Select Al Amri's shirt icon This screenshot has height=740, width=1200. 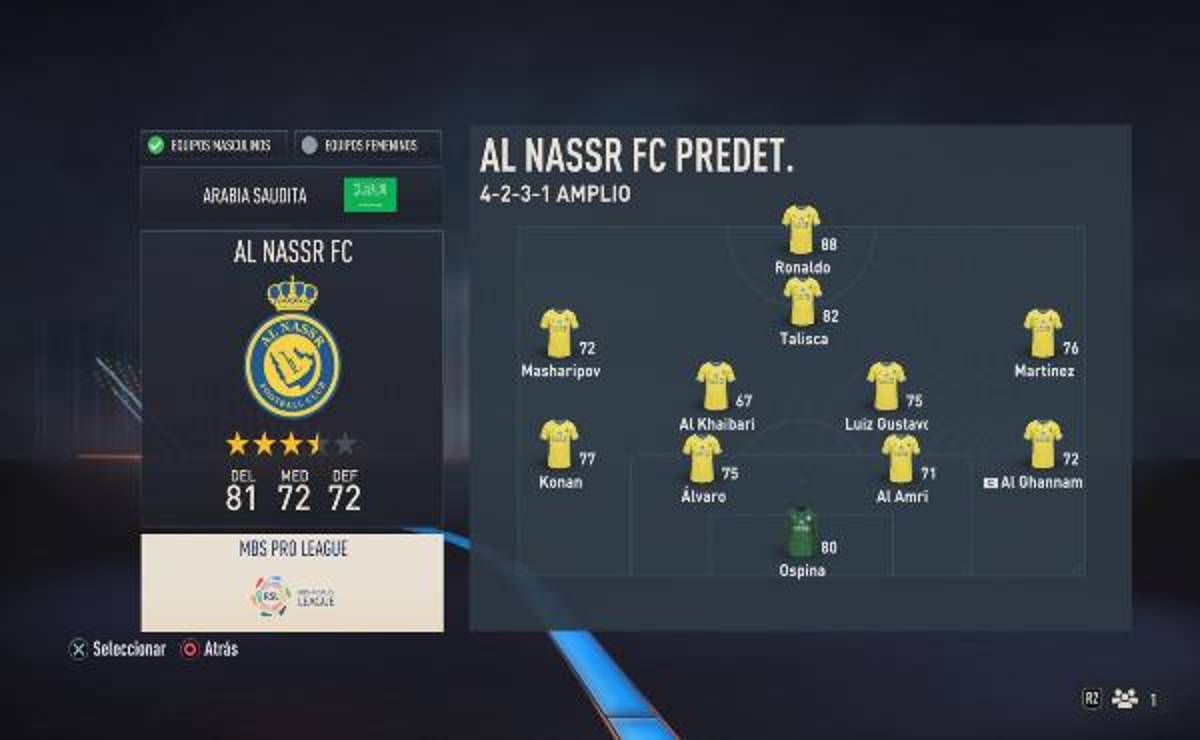pyautogui.click(x=900, y=458)
